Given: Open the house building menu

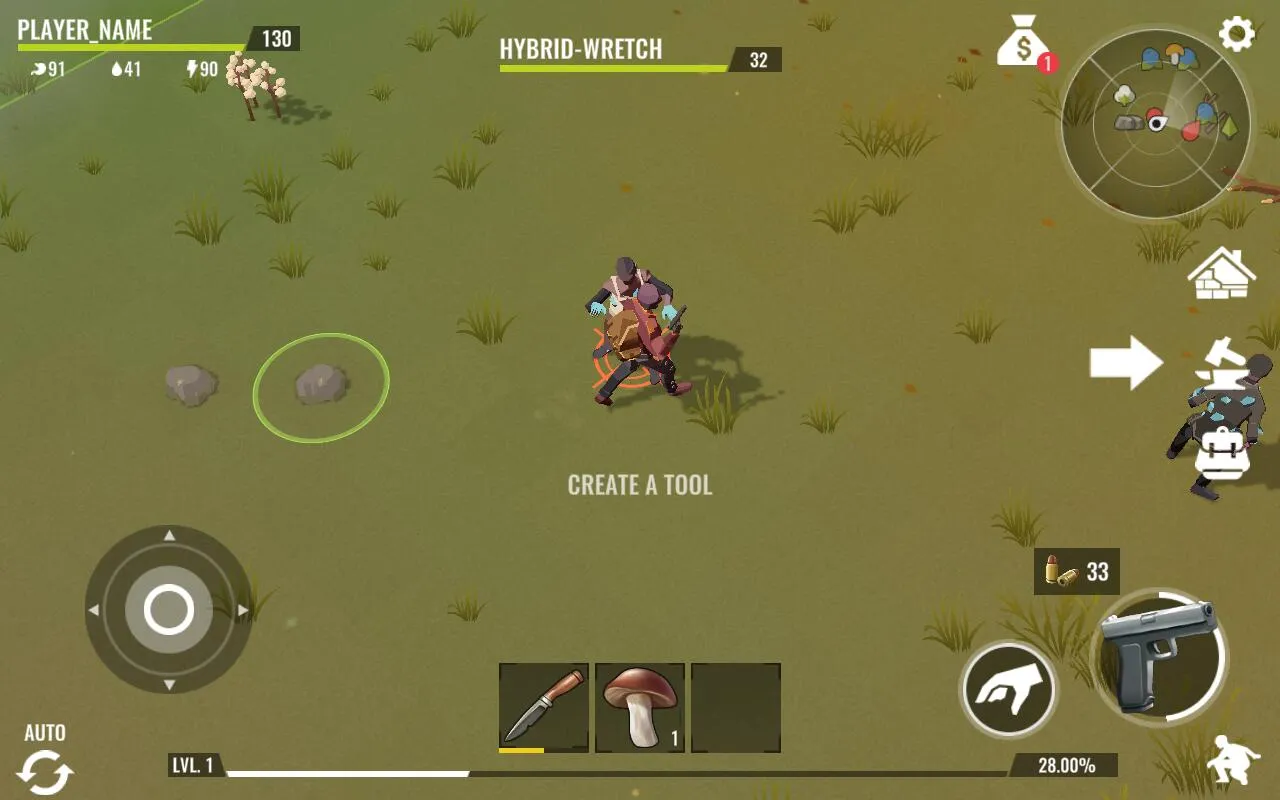Looking at the screenshot, I should tap(1221, 273).
